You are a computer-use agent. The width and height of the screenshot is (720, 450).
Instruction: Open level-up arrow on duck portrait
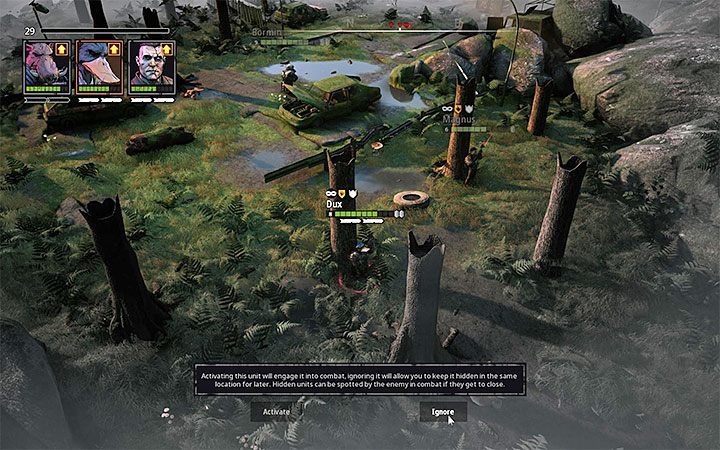pos(114,48)
